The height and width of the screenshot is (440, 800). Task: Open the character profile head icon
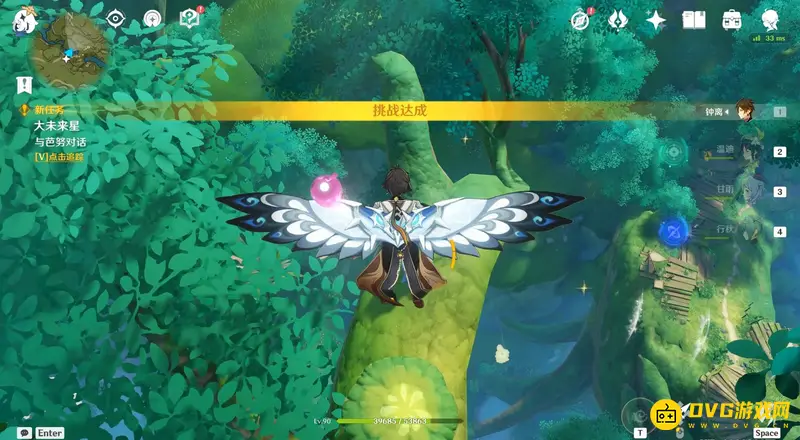tap(771, 19)
